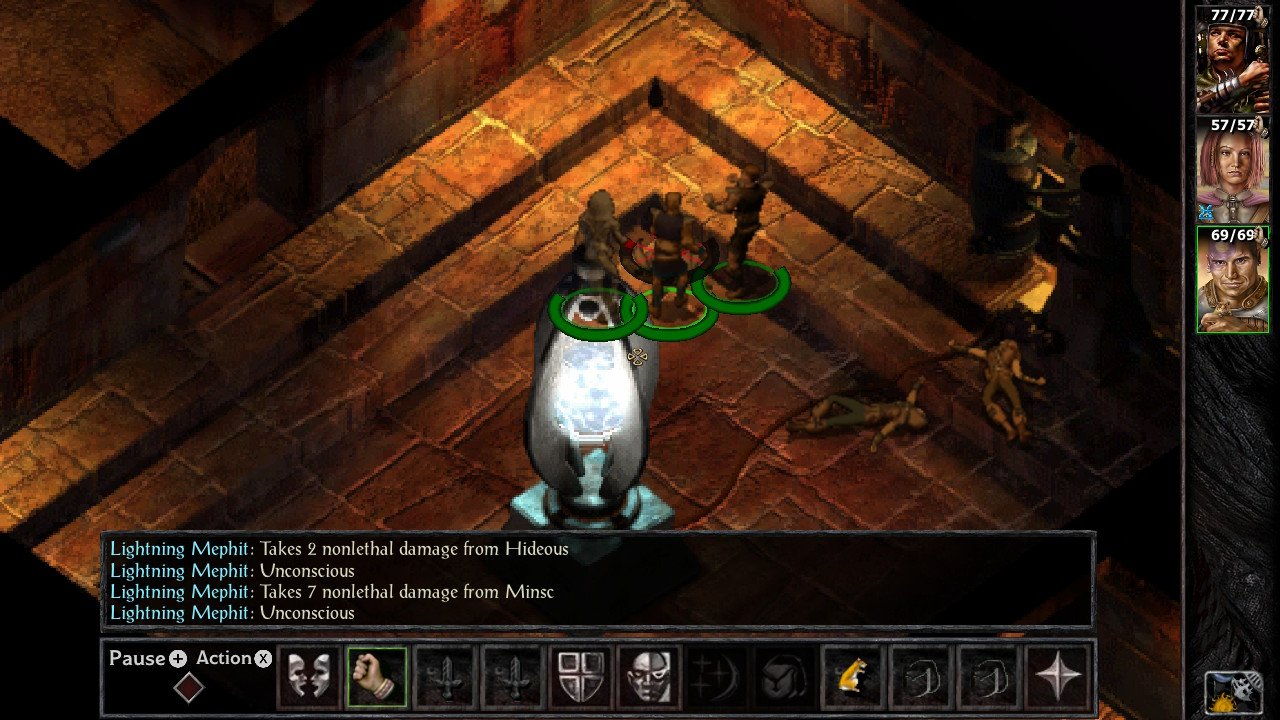Screen dimensions: 1280x720
Task: Click the blue status icon under the 57/57 portrait
Action: pyautogui.click(x=1205, y=209)
